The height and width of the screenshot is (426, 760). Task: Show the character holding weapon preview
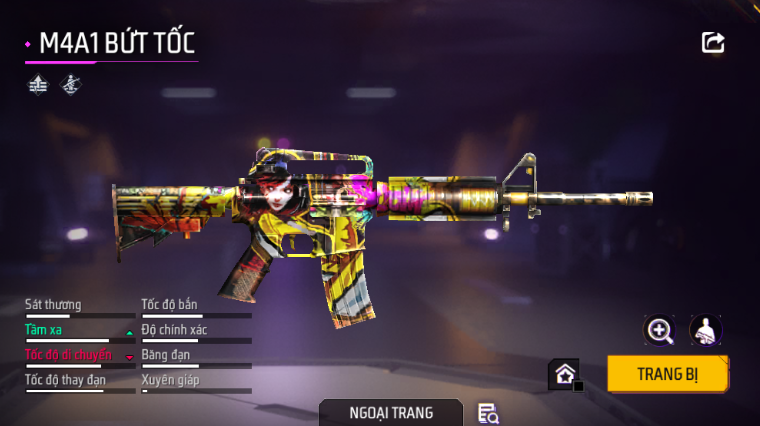(x=706, y=330)
